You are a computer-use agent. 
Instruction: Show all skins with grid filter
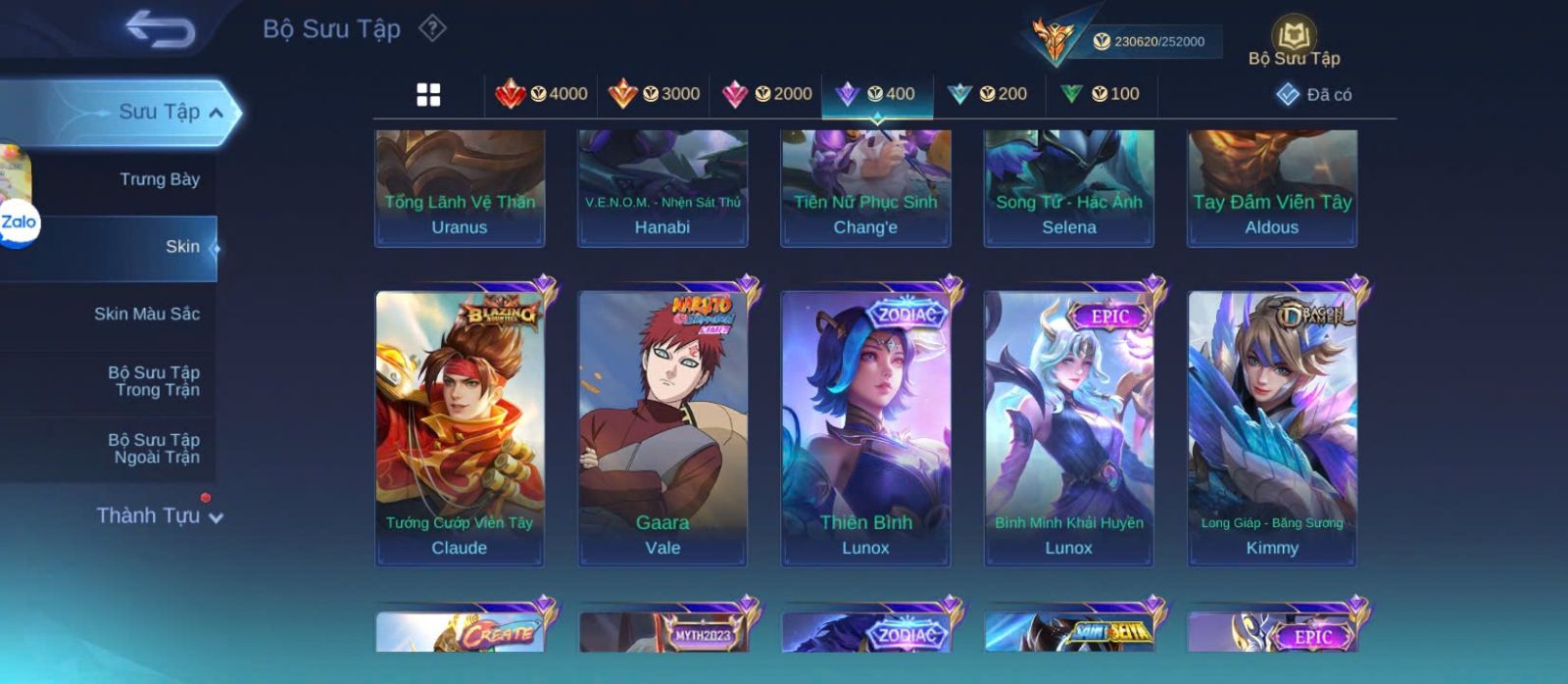(x=428, y=94)
